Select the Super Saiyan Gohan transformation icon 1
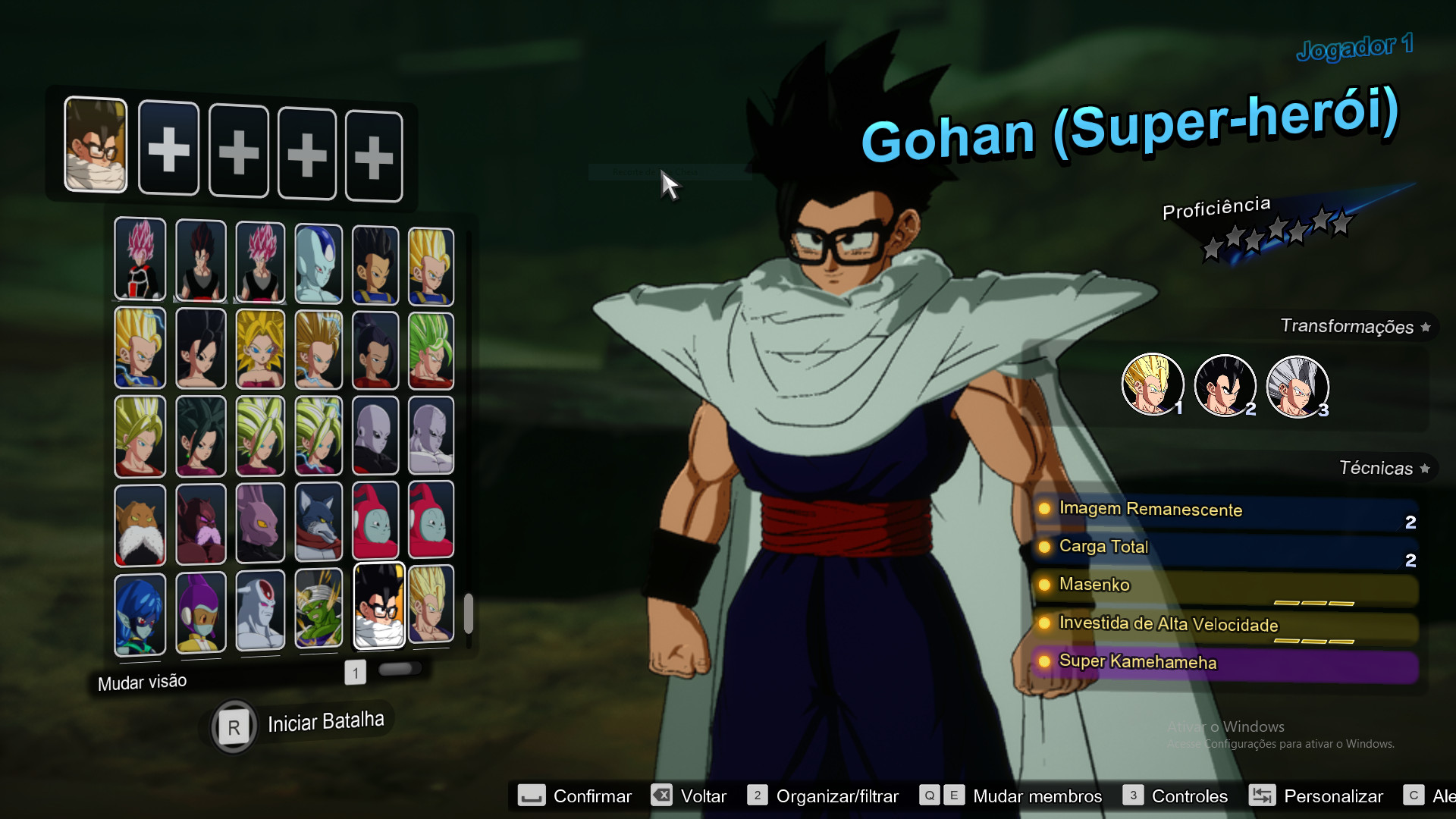Screen dimensions: 1456x819 coord(1153,385)
